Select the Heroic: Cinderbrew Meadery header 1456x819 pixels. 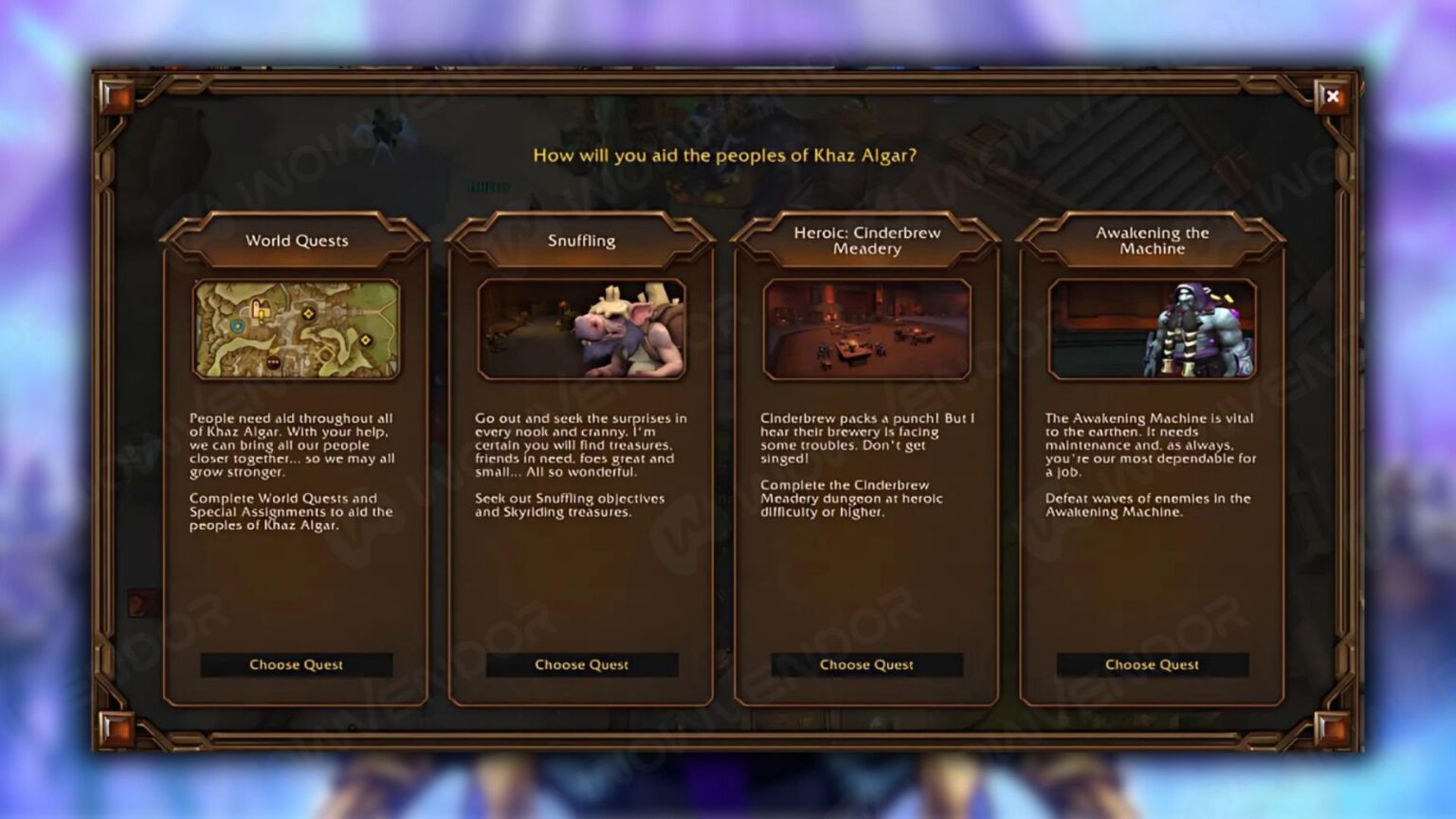click(864, 240)
